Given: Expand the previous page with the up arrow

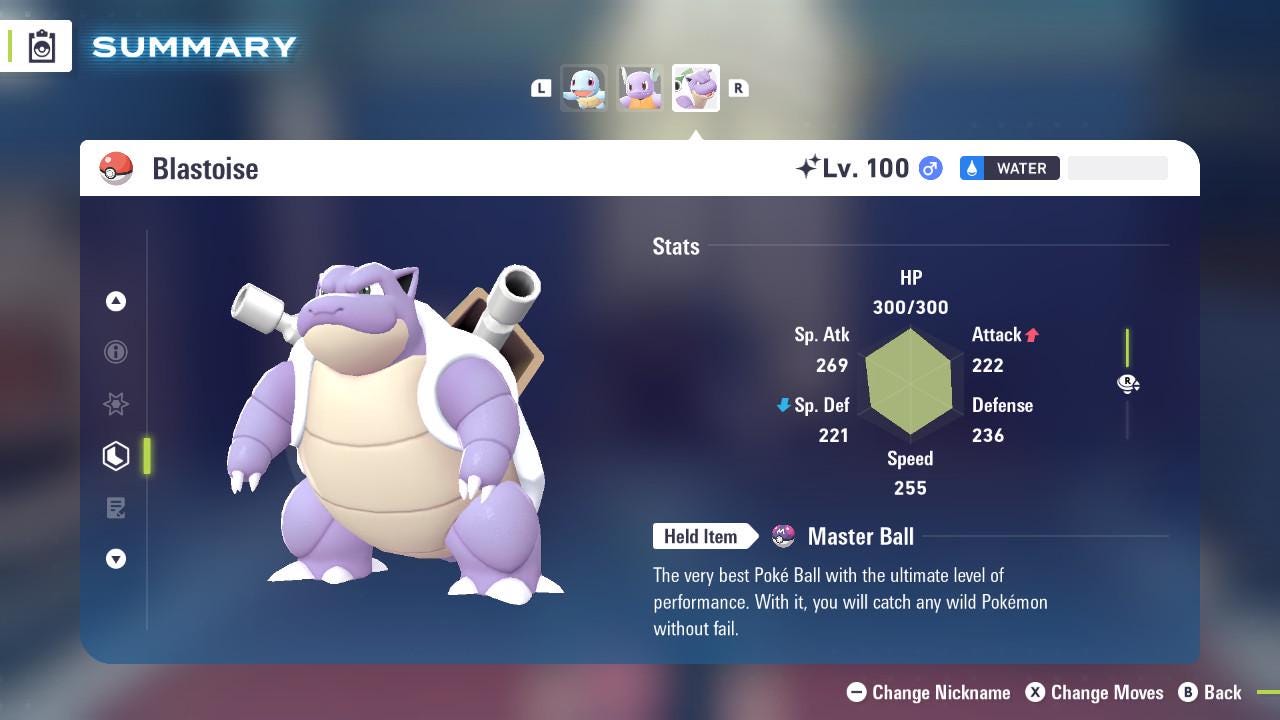Looking at the screenshot, I should click(116, 301).
